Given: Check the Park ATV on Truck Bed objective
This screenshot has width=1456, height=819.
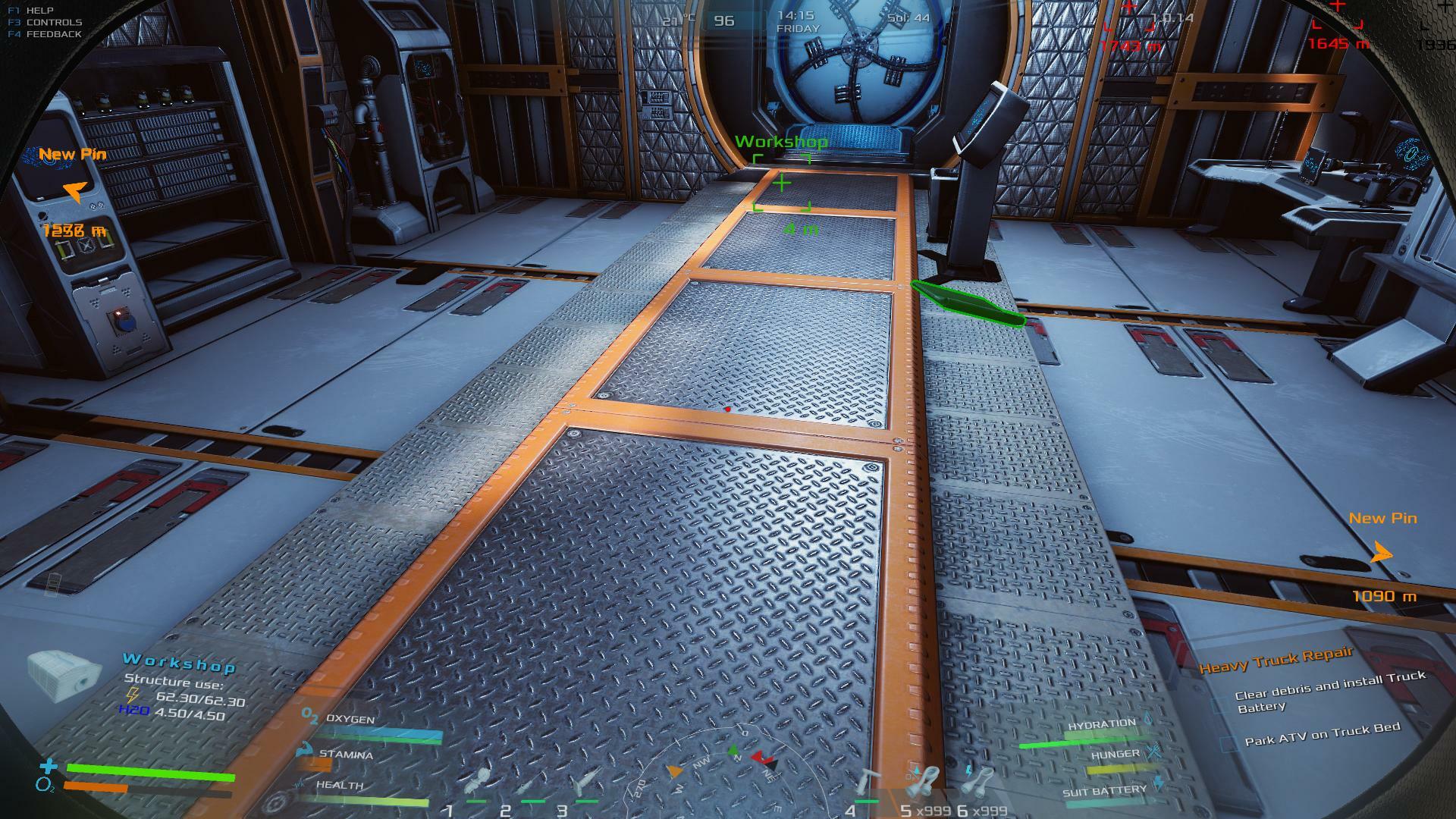Looking at the screenshot, I should [x=1228, y=744].
